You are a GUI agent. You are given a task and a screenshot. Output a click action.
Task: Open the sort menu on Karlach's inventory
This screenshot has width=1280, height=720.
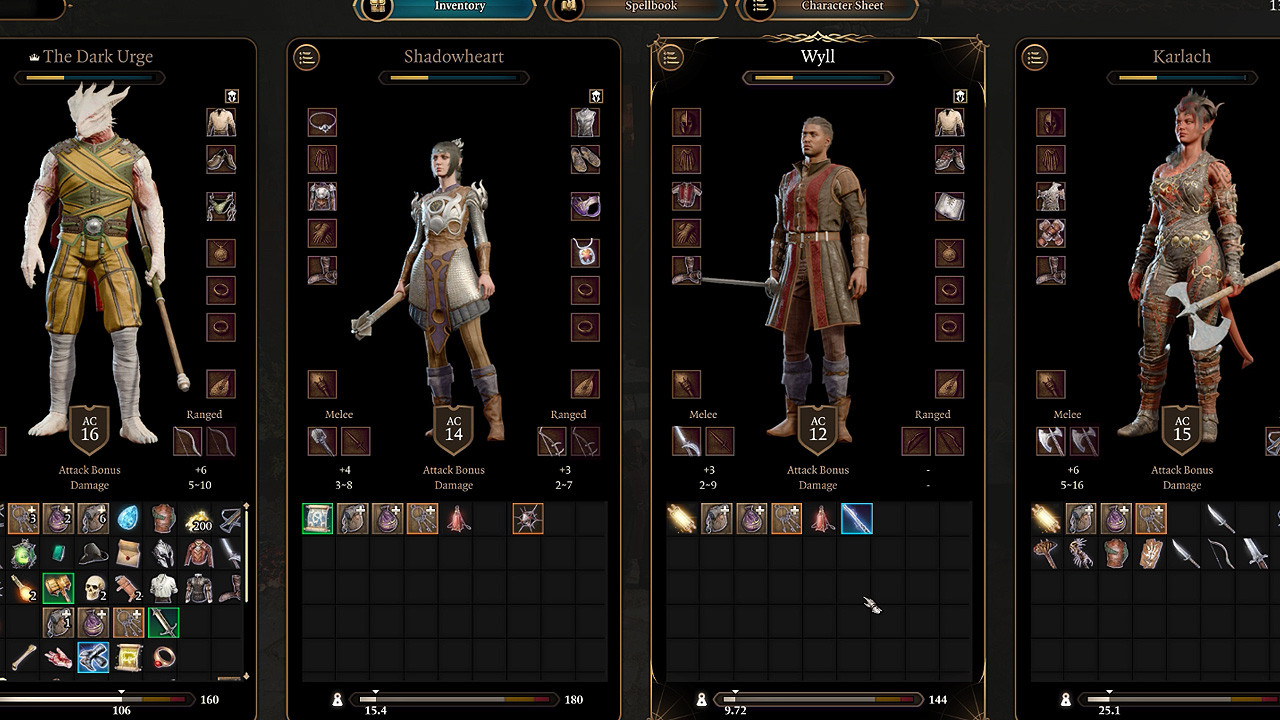(1035, 58)
